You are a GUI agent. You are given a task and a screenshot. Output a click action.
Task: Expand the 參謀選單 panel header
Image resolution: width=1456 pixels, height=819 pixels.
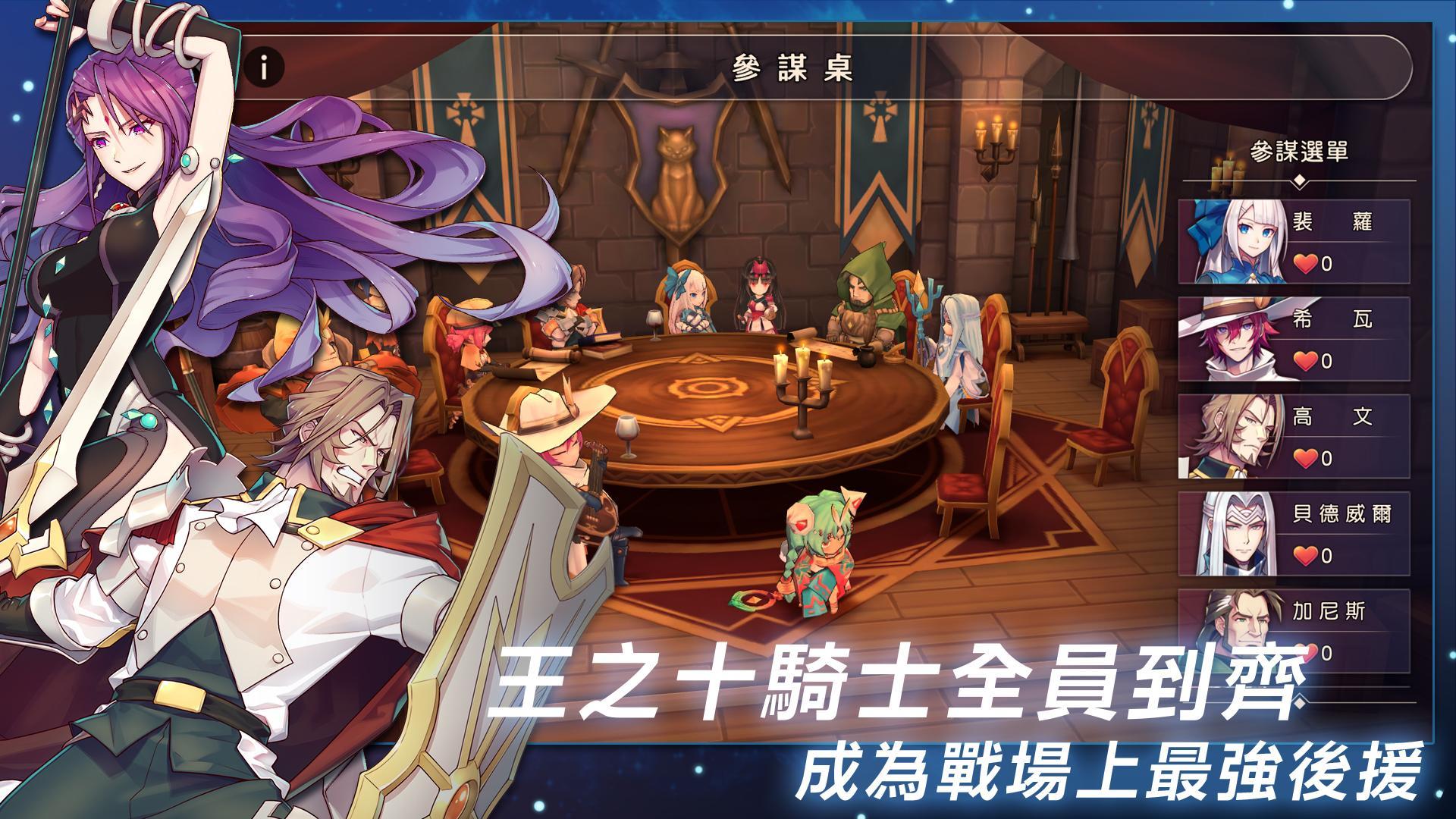[x=1299, y=152]
